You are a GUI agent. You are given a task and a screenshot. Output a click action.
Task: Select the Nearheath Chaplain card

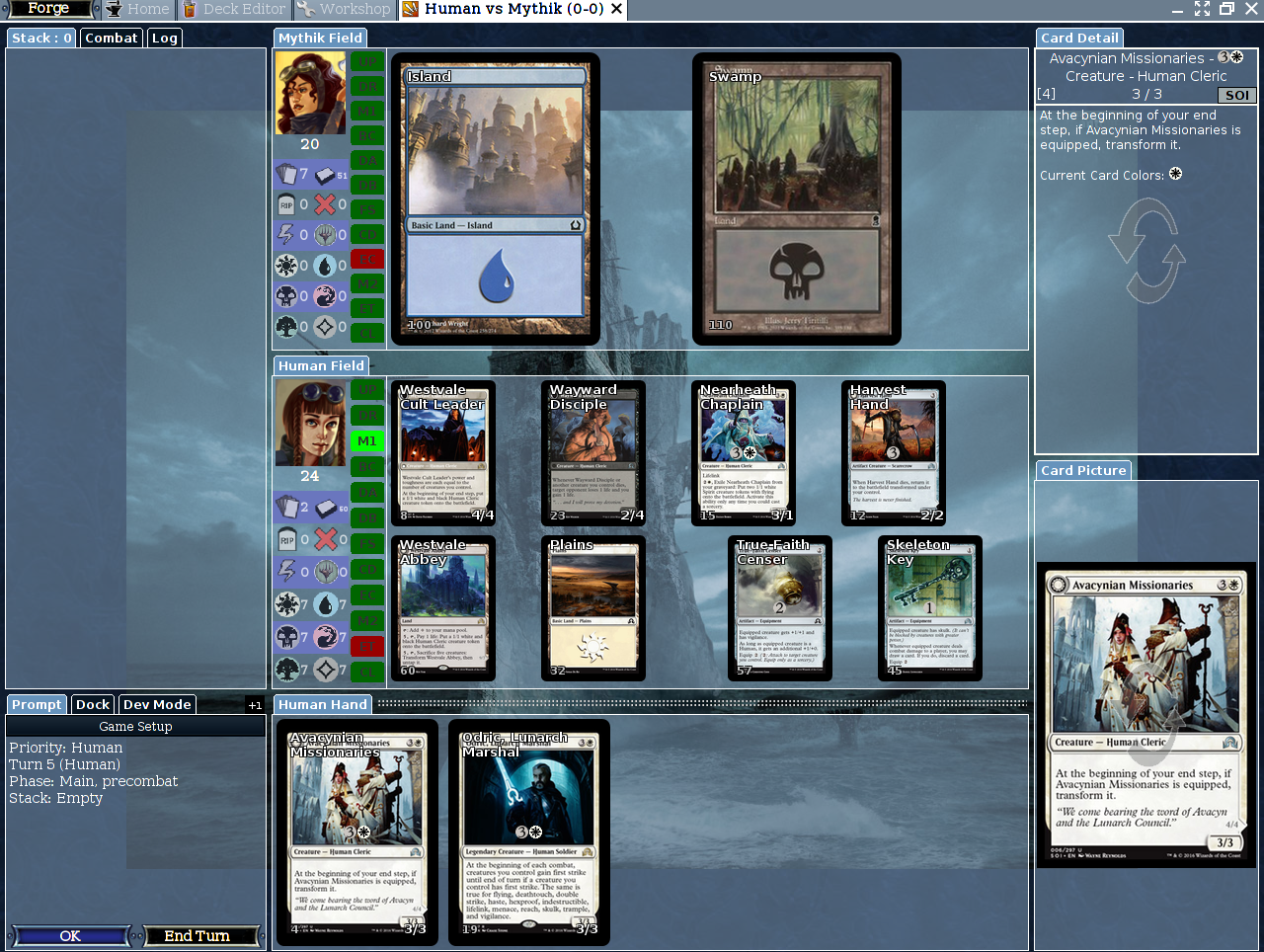click(x=743, y=452)
